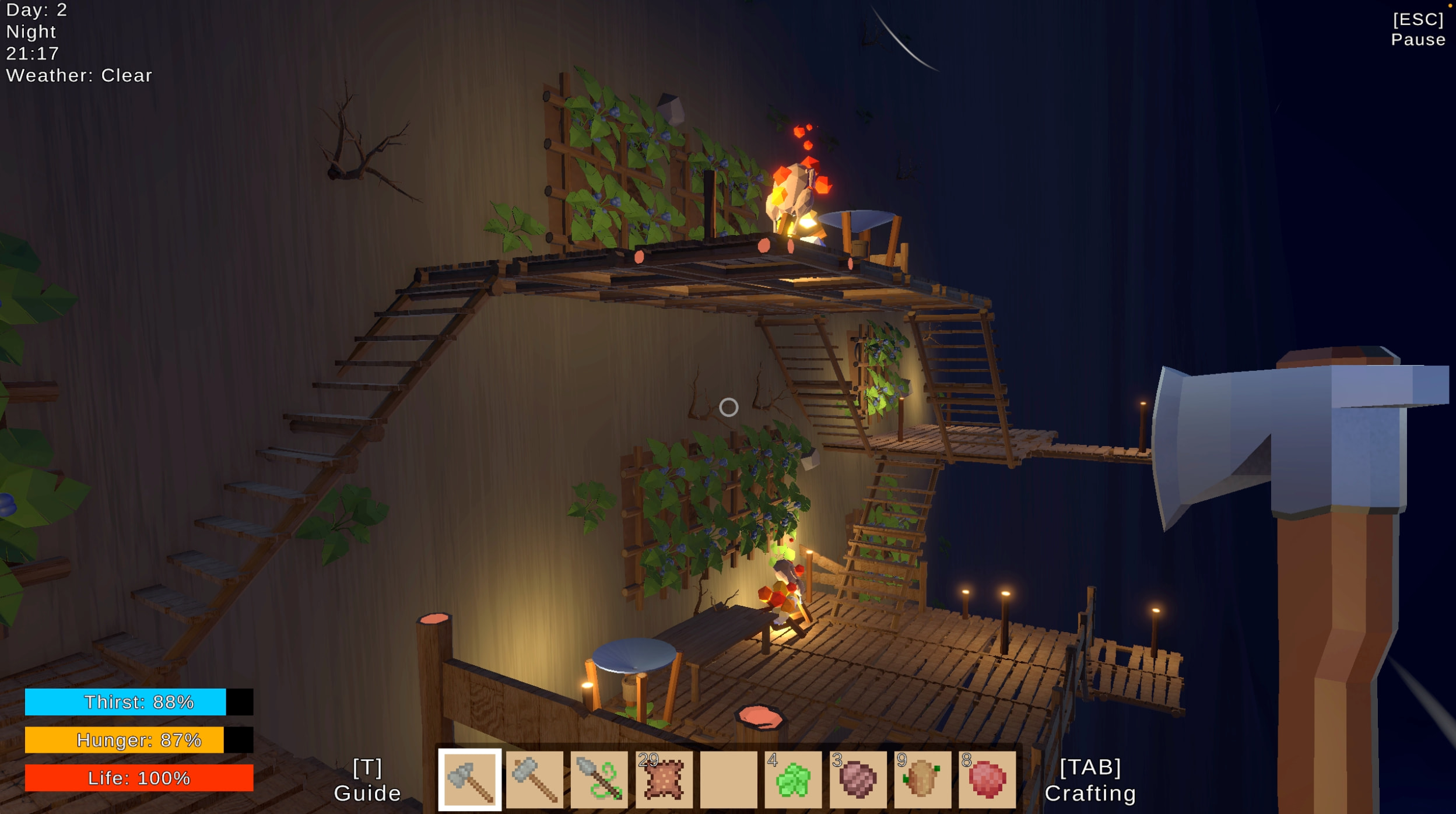Choose the potato stack of 9
The width and height of the screenshot is (1456, 814).
coord(922,779)
